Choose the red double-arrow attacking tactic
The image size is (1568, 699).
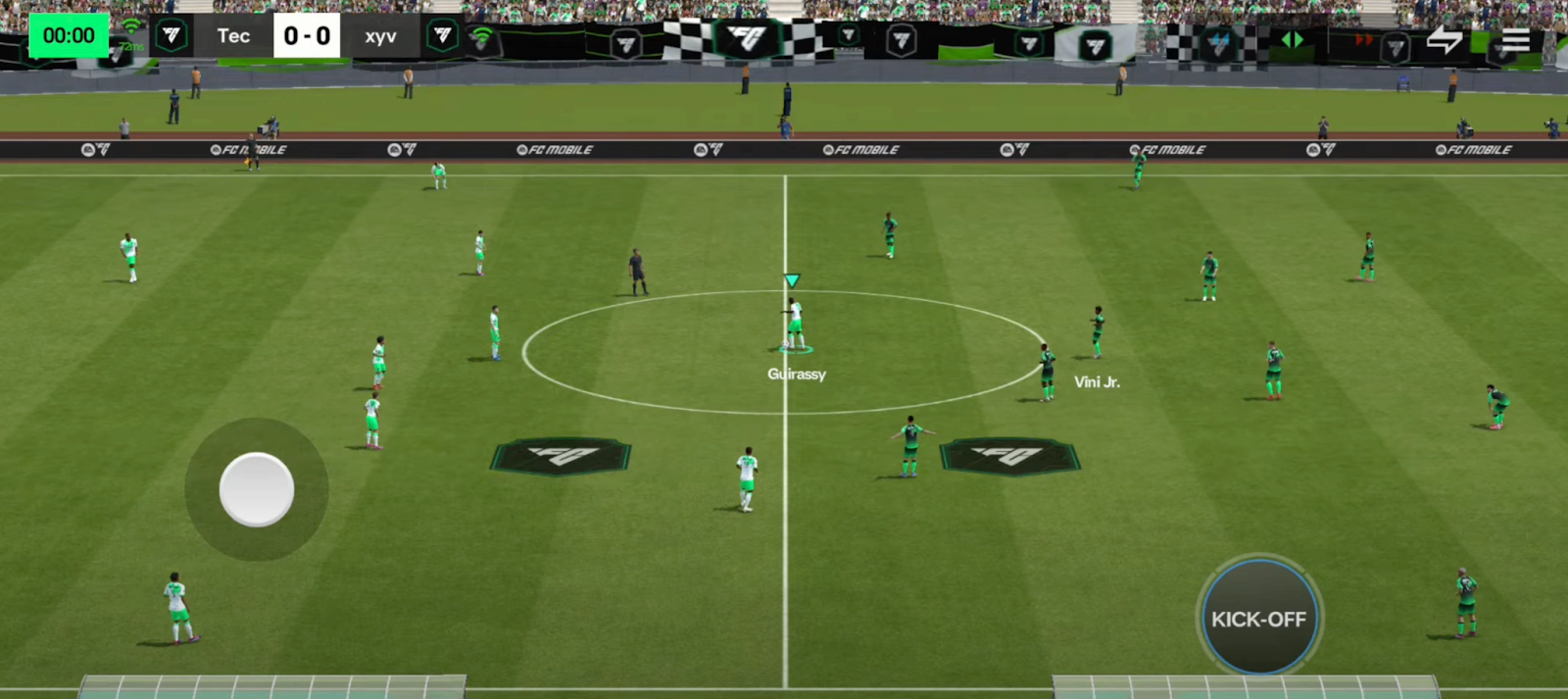[1363, 40]
